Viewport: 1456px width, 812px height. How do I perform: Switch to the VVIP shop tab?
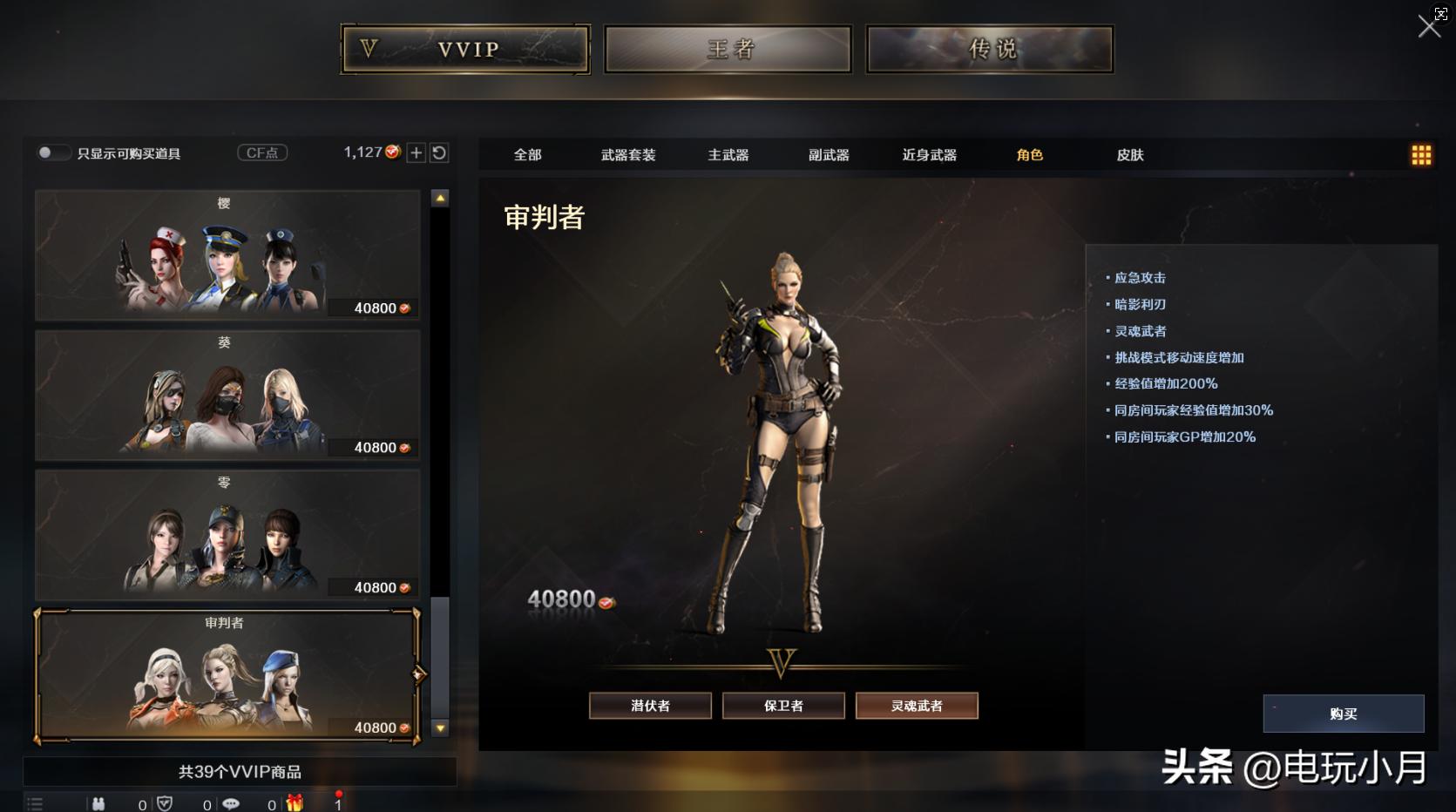point(465,49)
